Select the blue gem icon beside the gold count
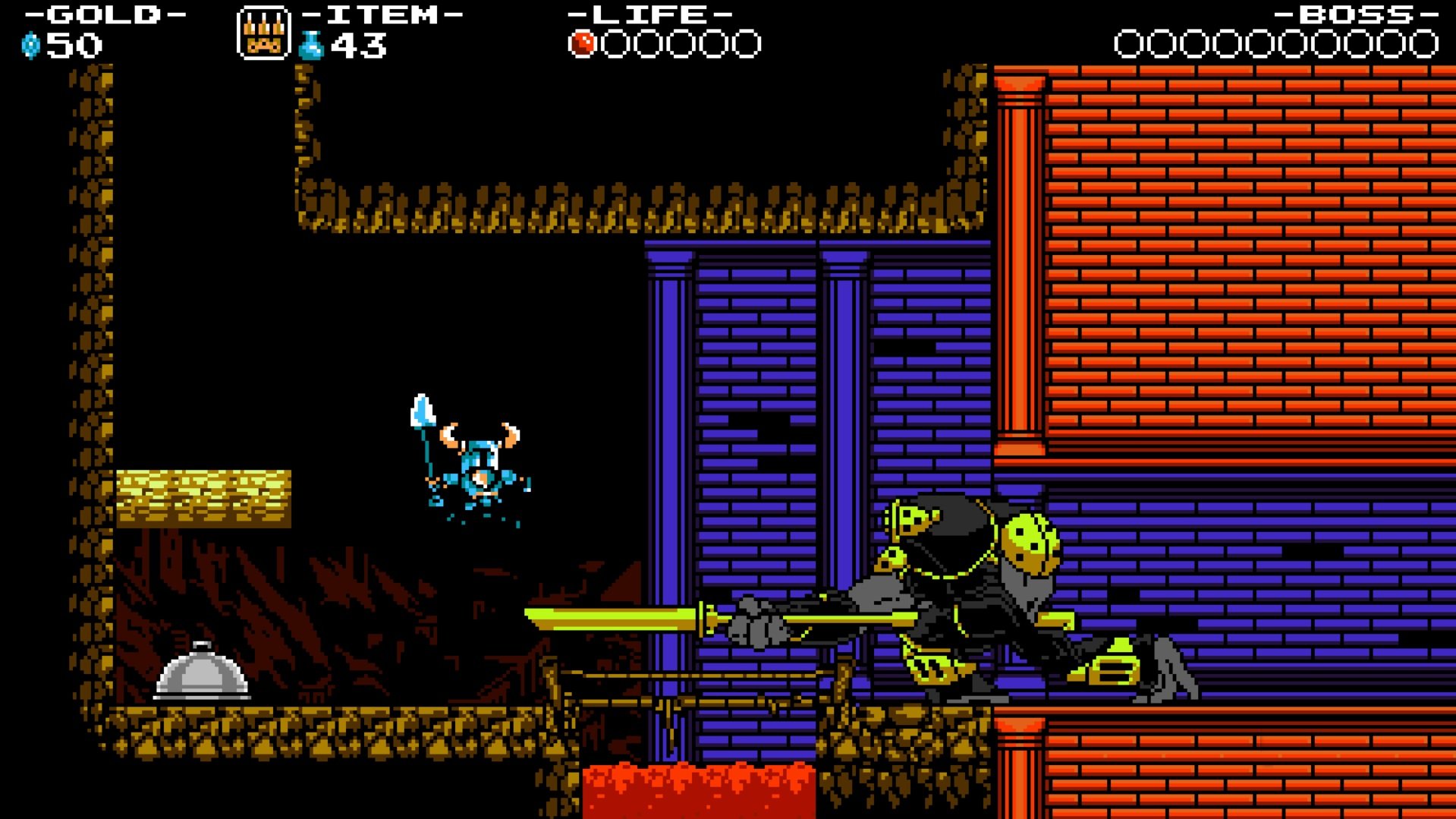This screenshot has width=1456, height=819. (30, 46)
